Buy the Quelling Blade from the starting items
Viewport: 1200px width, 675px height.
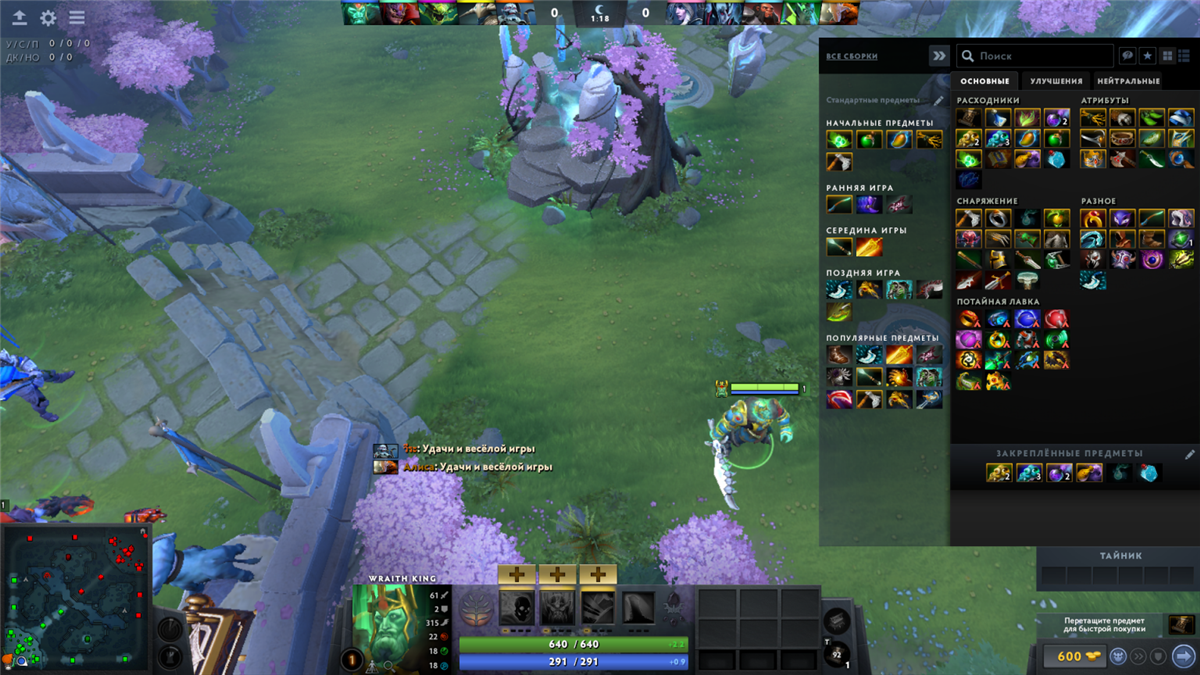pos(839,162)
